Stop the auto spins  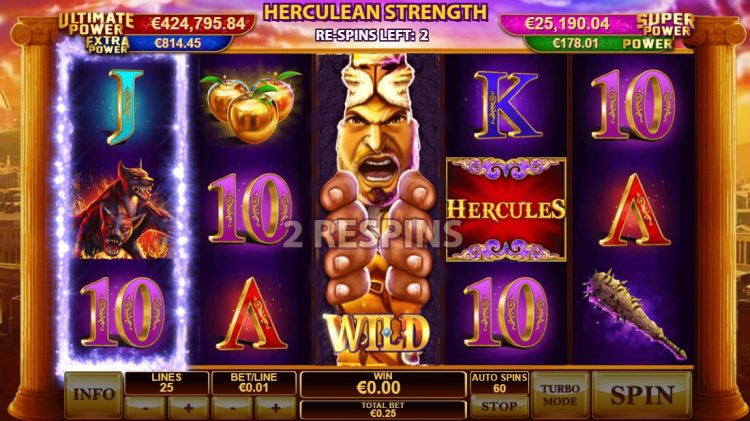click(499, 407)
